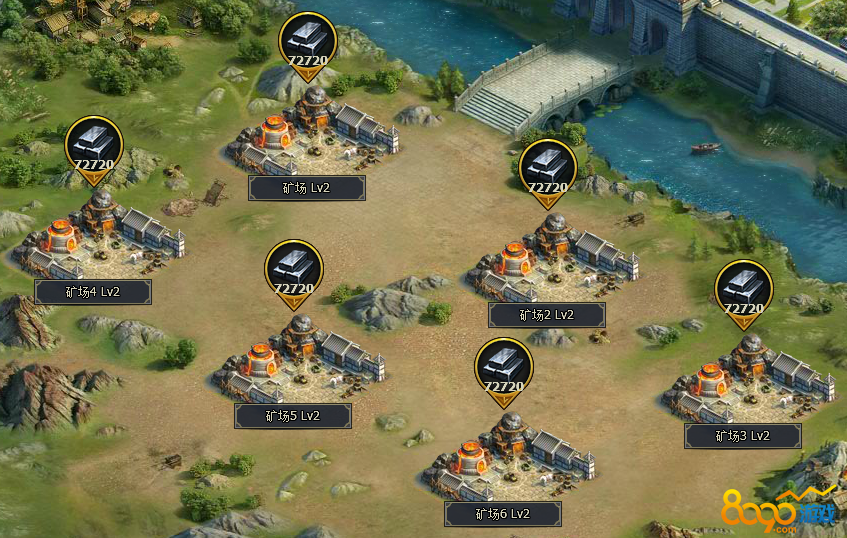The image size is (847, 538).
Task: Choose the 矿场2 Lv2 name label
Action: pyautogui.click(x=547, y=315)
